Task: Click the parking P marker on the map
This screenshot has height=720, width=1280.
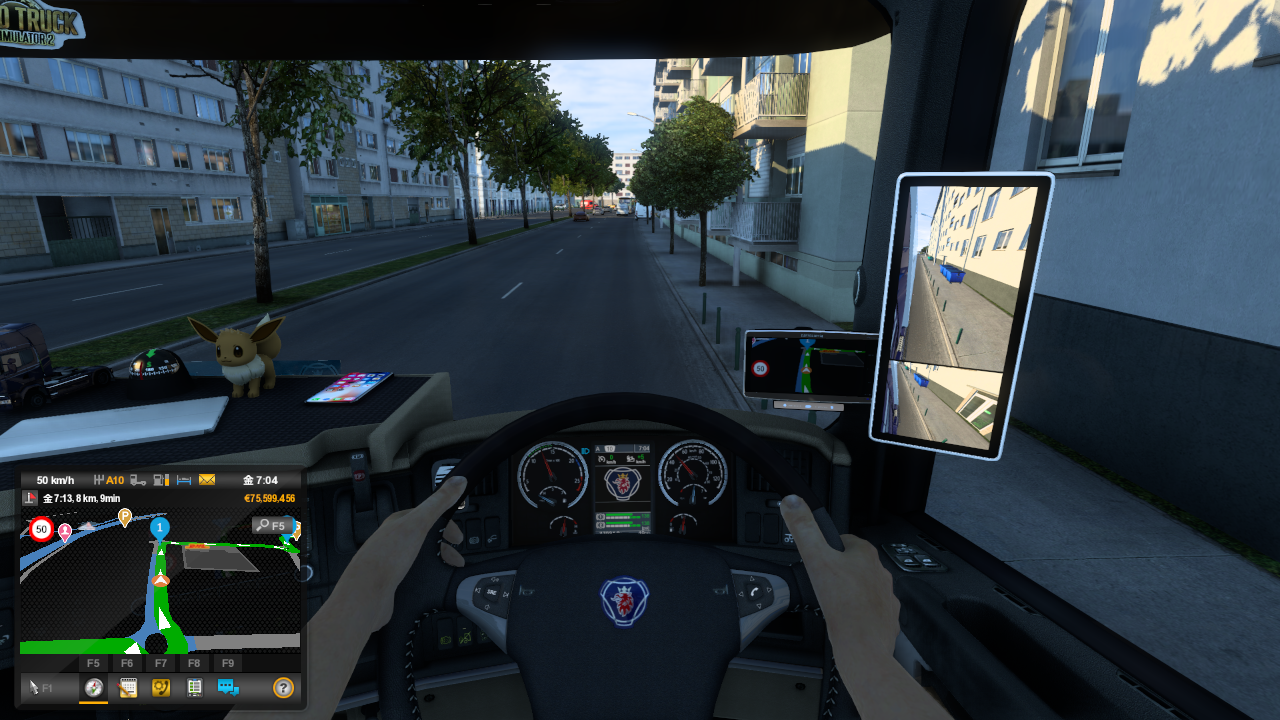Action: tap(125, 517)
